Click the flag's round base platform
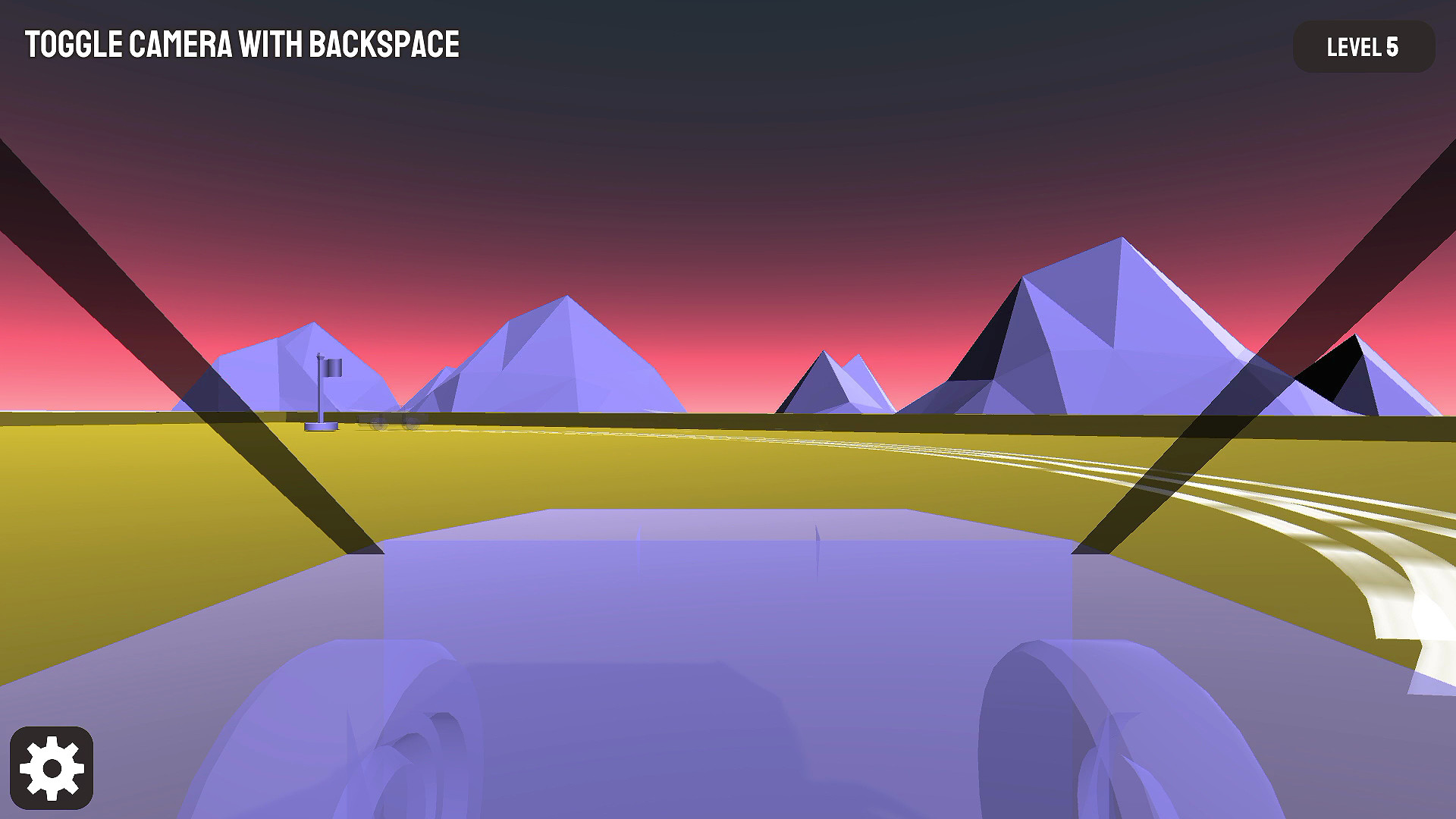This screenshot has height=819, width=1456. point(321,426)
